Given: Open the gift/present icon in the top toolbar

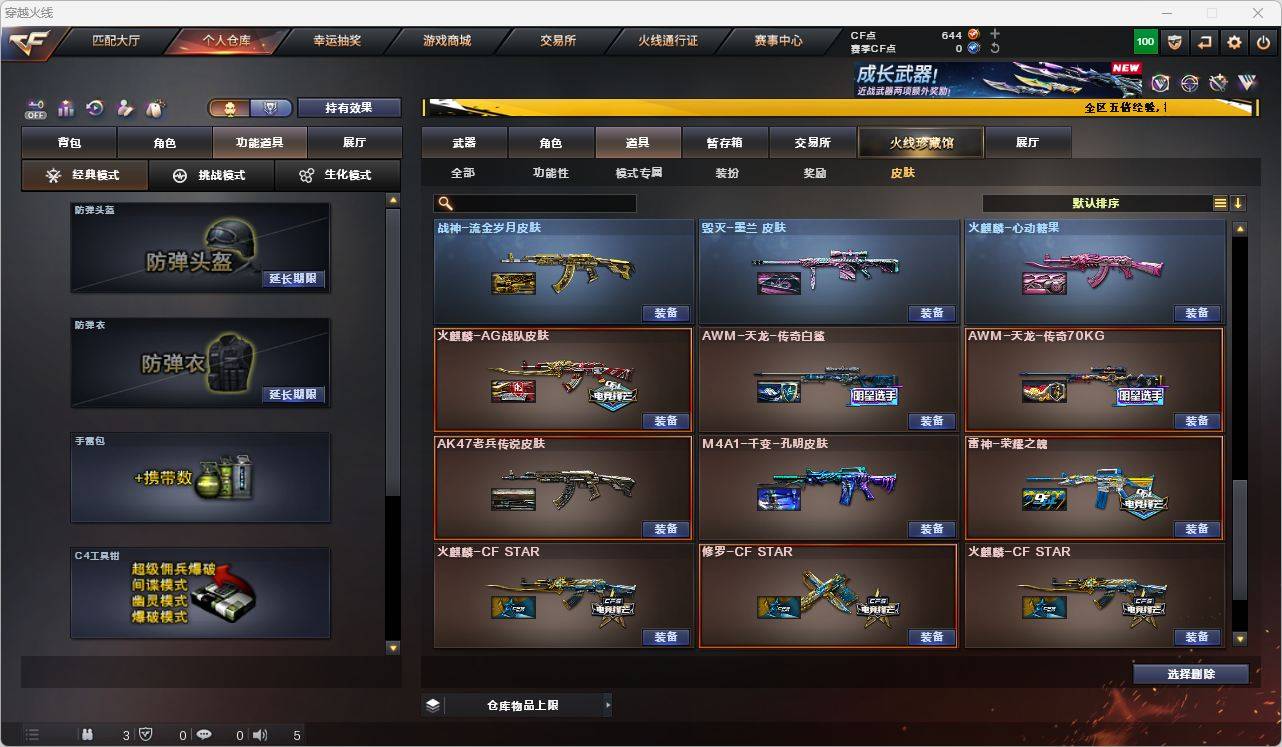Looking at the screenshot, I should 65,106.
